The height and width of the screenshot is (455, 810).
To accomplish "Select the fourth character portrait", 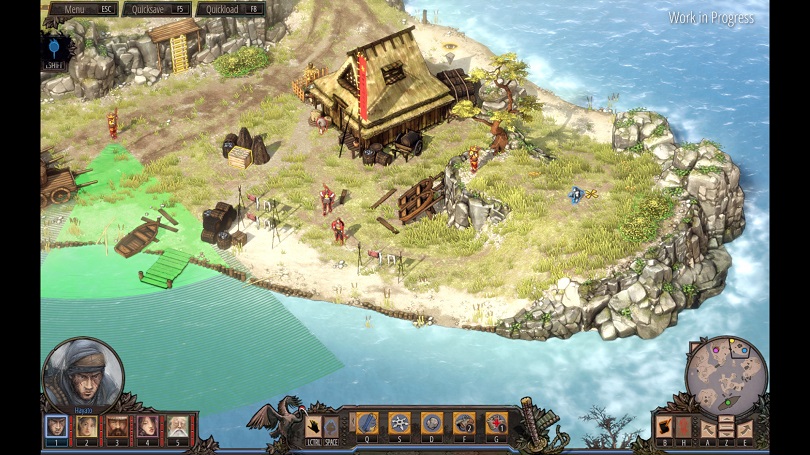I will (147, 426).
